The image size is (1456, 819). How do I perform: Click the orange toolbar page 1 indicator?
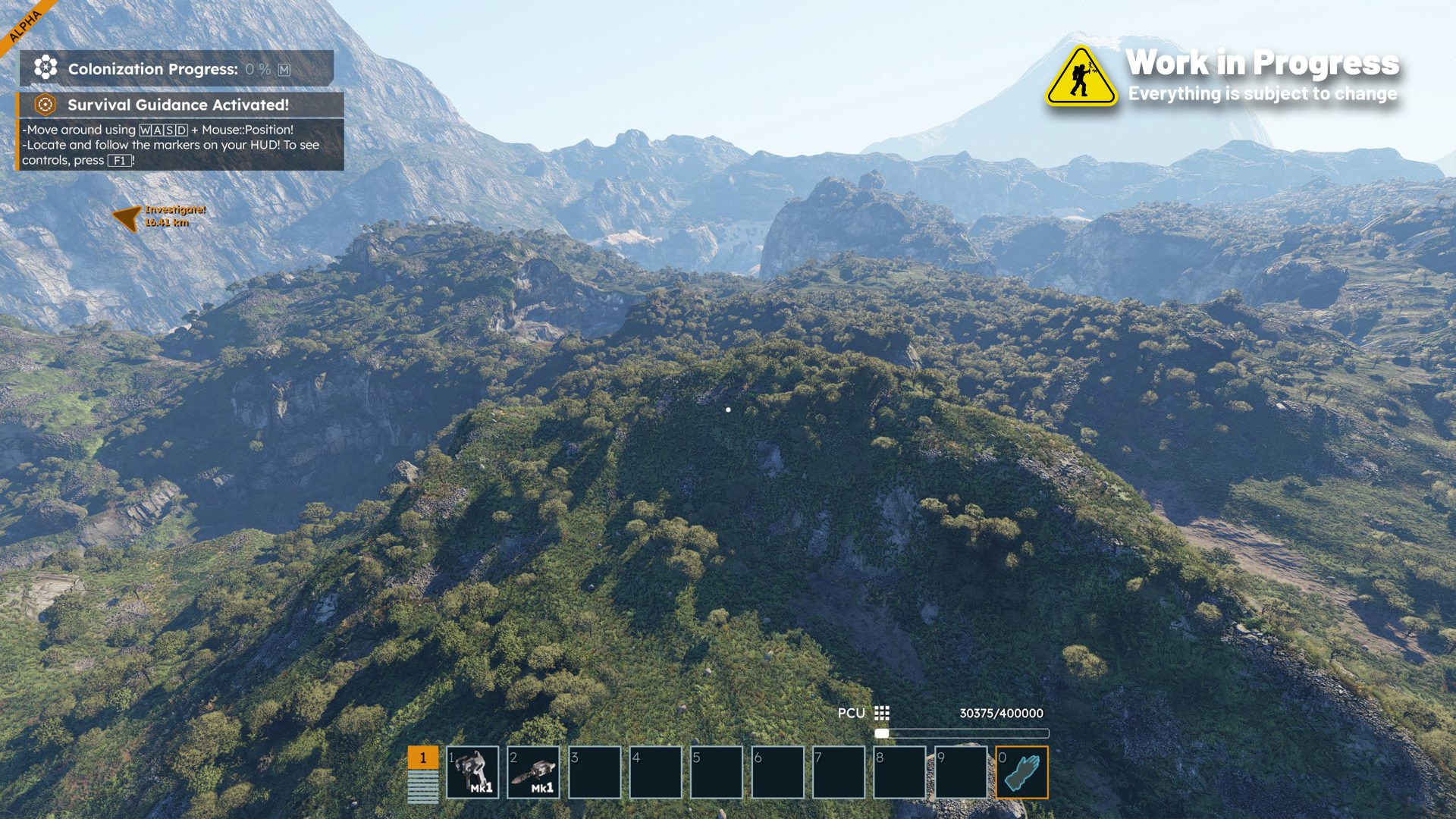(x=422, y=758)
